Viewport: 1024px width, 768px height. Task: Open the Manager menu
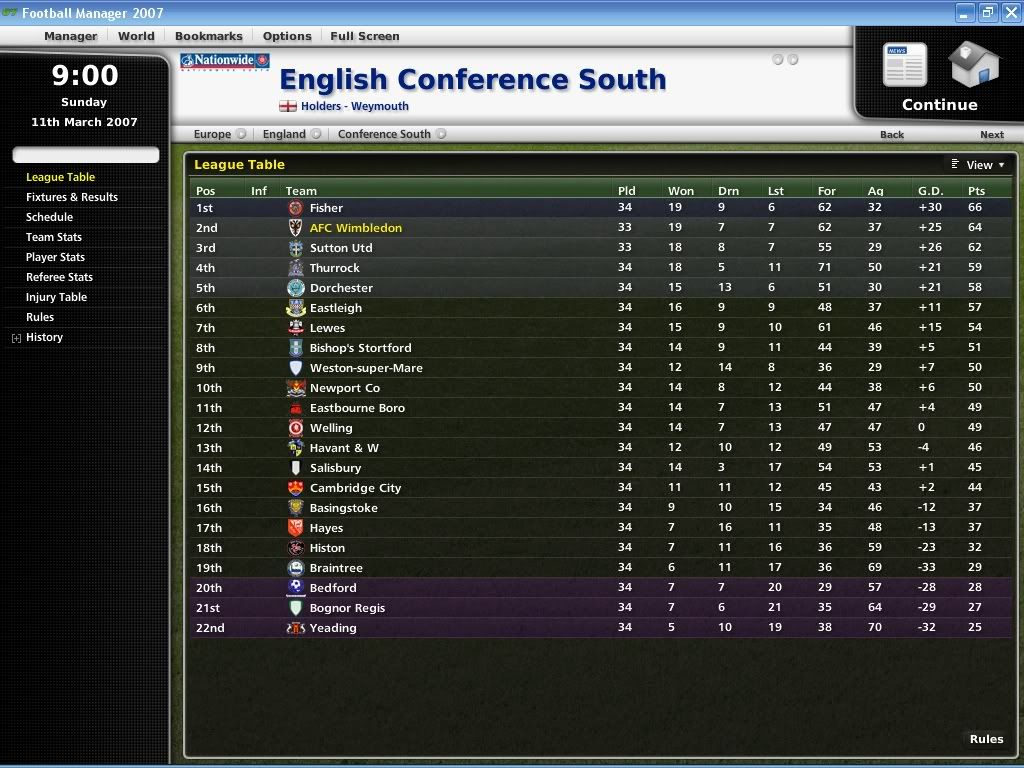[x=70, y=36]
